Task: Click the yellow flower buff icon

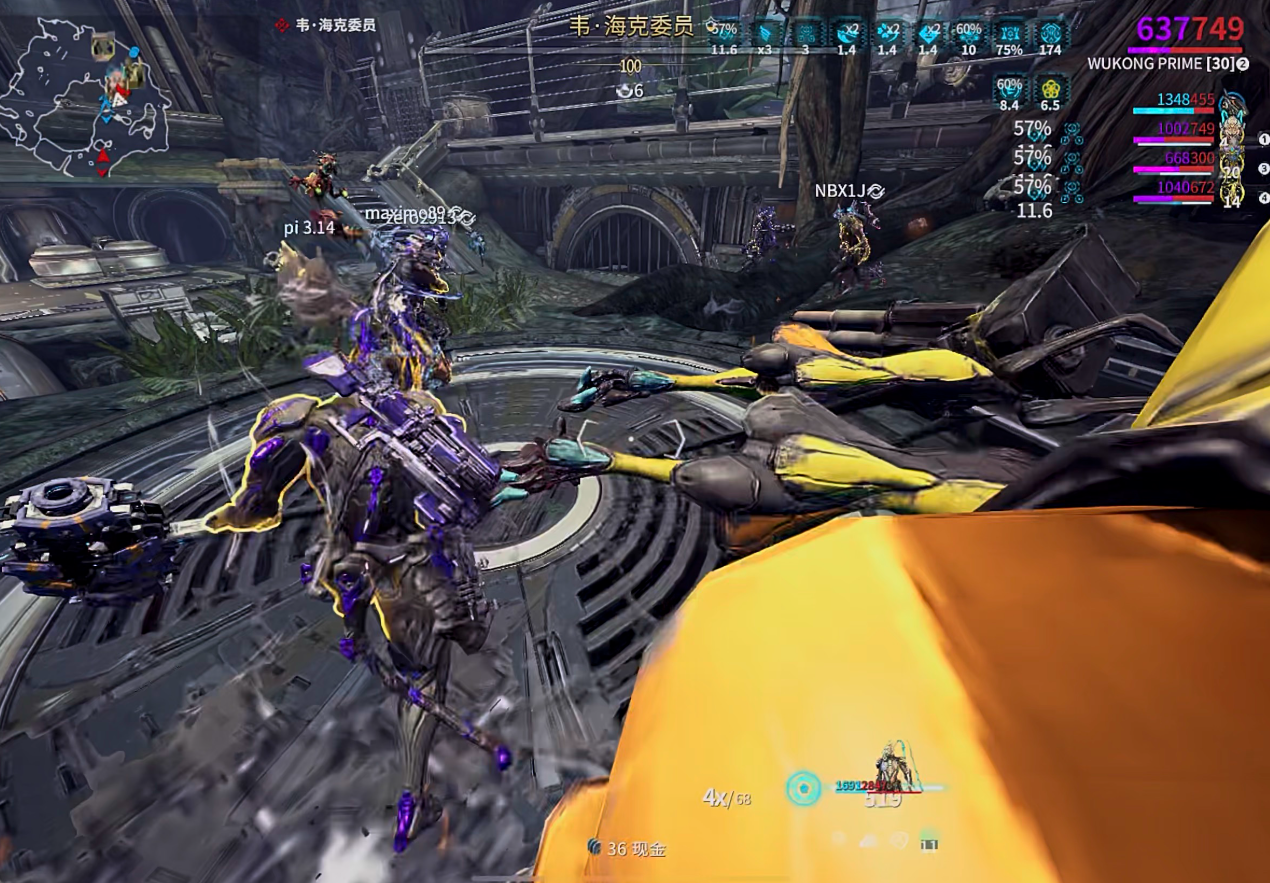Action: pyautogui.click(x=1050, y=88)
